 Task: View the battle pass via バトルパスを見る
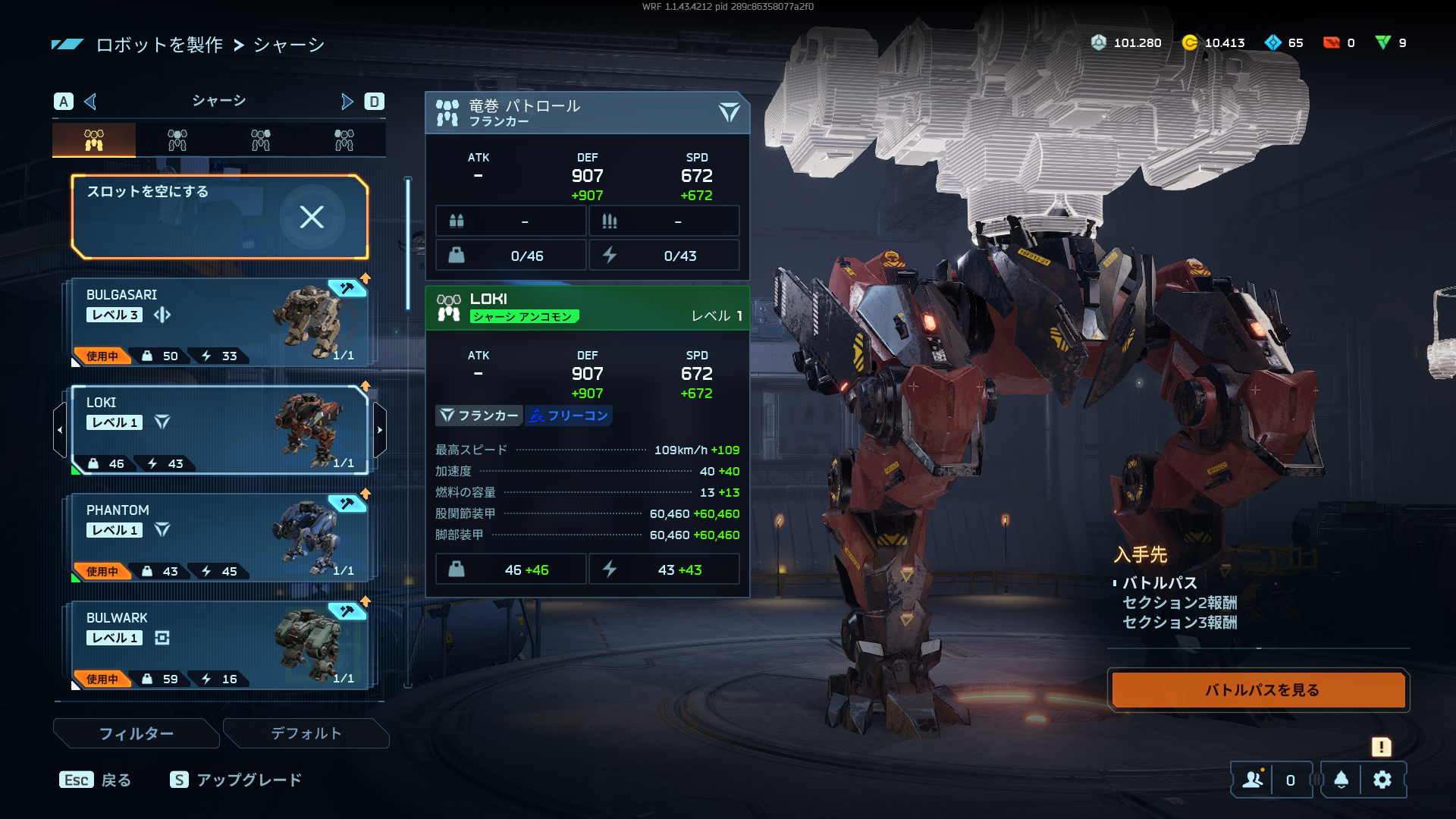pyautogui.click(x=1258, y=690)
